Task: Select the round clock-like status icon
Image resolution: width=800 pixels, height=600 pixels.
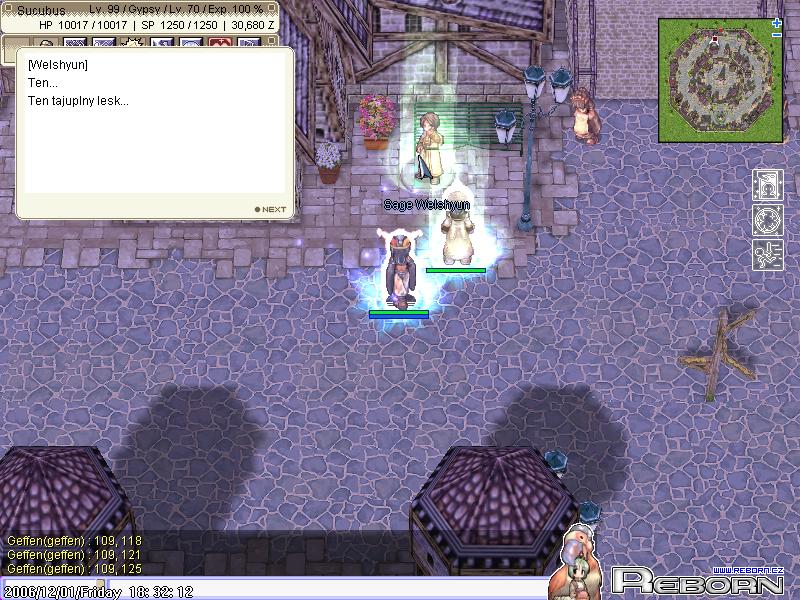Action: coord(766,220)
